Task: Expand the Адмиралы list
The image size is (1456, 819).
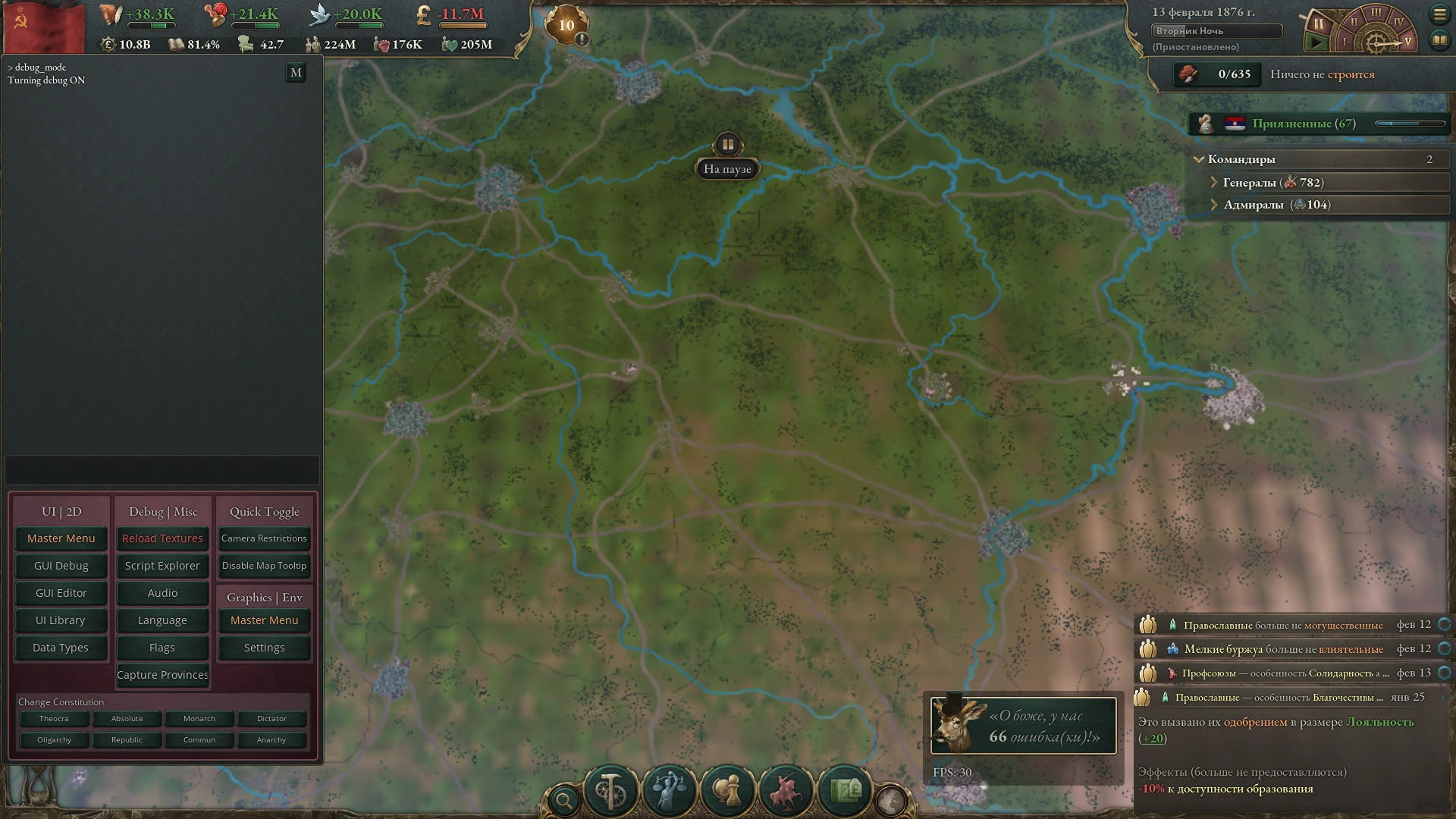Action: pos(1215,205)
